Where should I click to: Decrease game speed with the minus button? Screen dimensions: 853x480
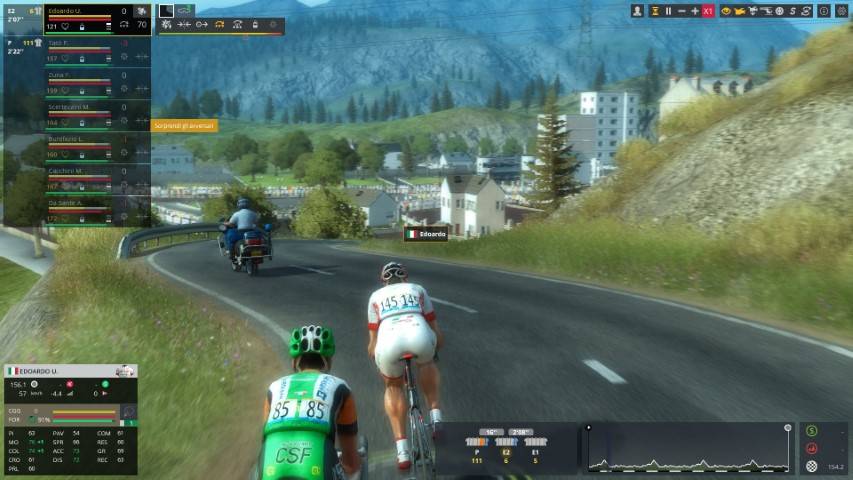click(682, 11)
